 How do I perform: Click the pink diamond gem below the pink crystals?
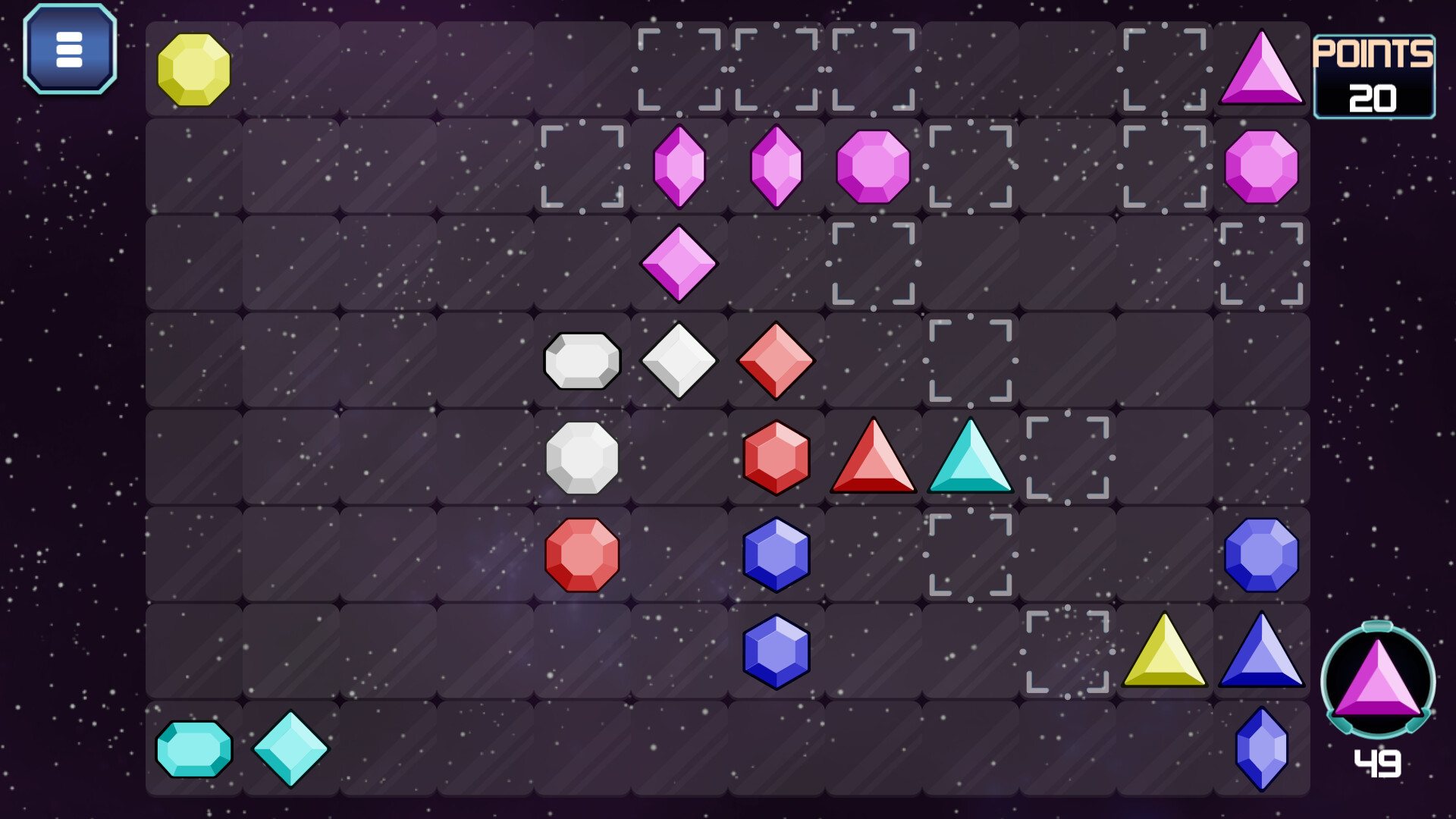(x=679, y=263)
